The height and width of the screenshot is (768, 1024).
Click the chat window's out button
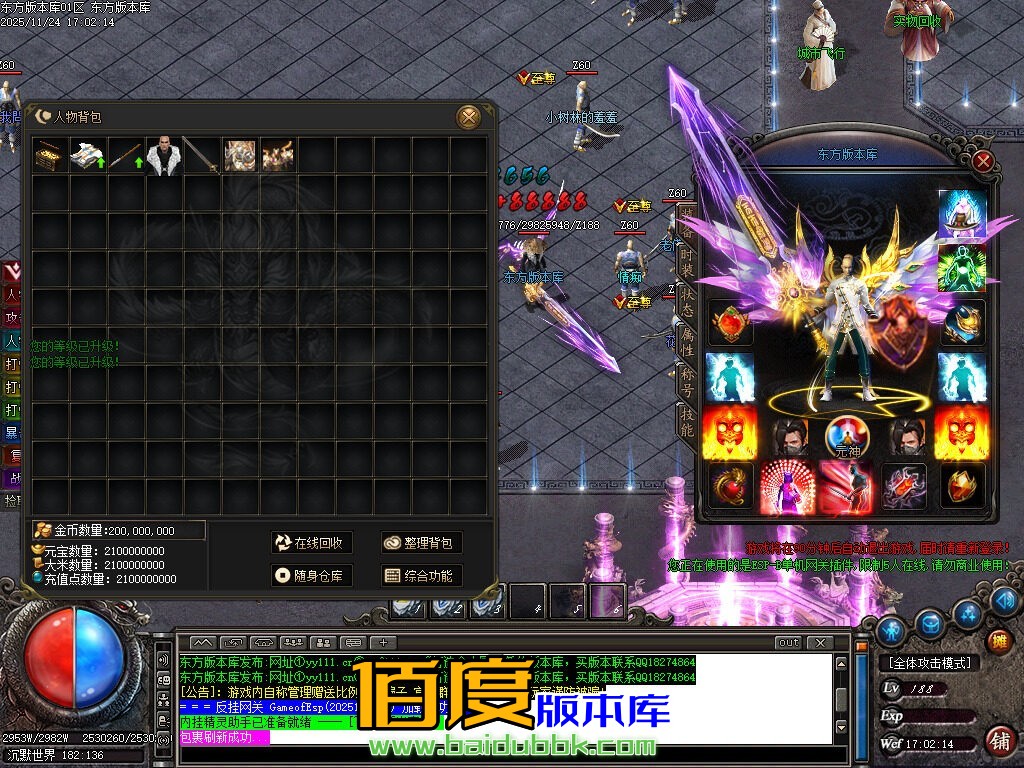pyautogui.click(x=789, y=642)
